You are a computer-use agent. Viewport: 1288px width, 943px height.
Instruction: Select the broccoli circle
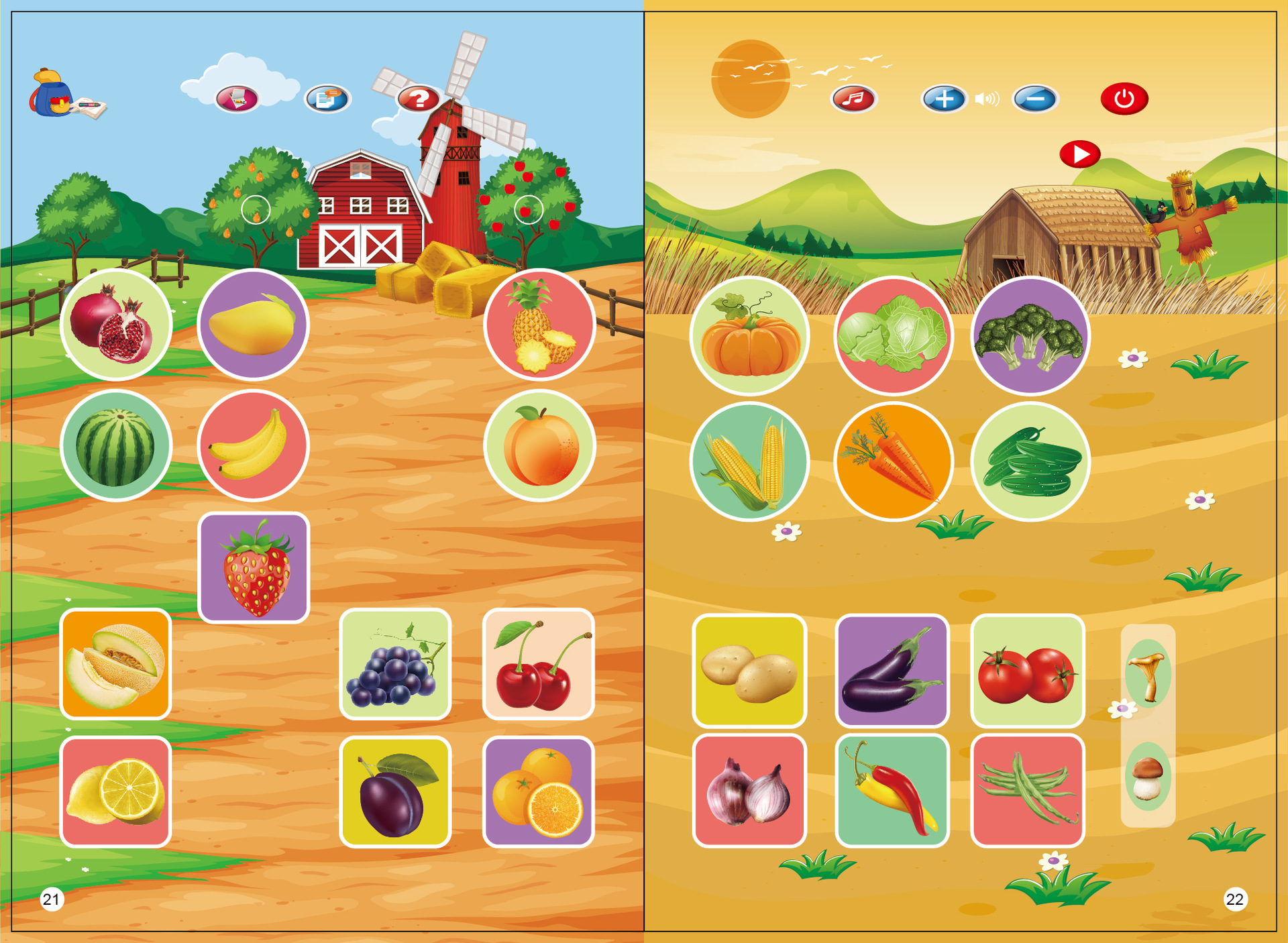[1030, 335]
